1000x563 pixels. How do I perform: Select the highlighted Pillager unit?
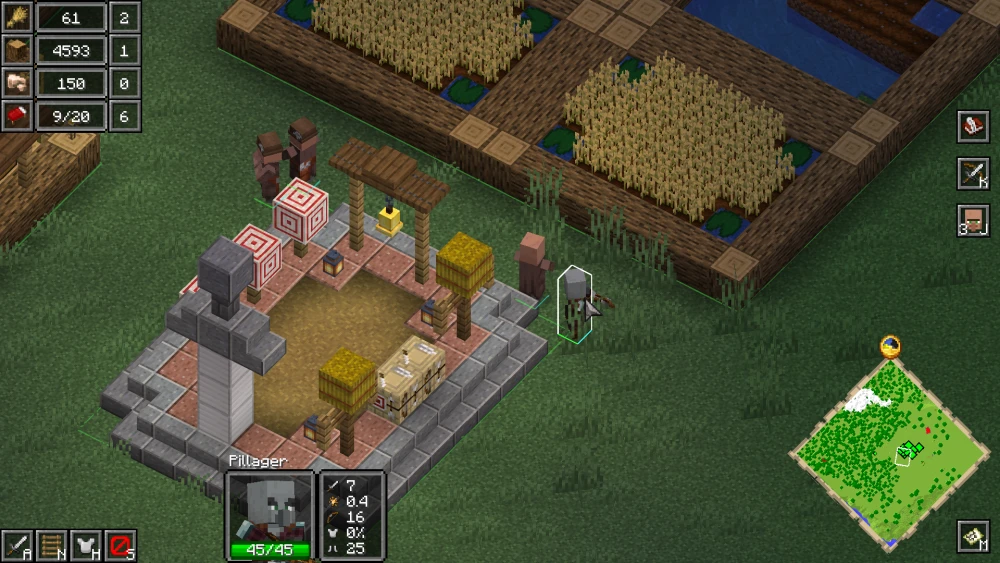click(574, 302)
